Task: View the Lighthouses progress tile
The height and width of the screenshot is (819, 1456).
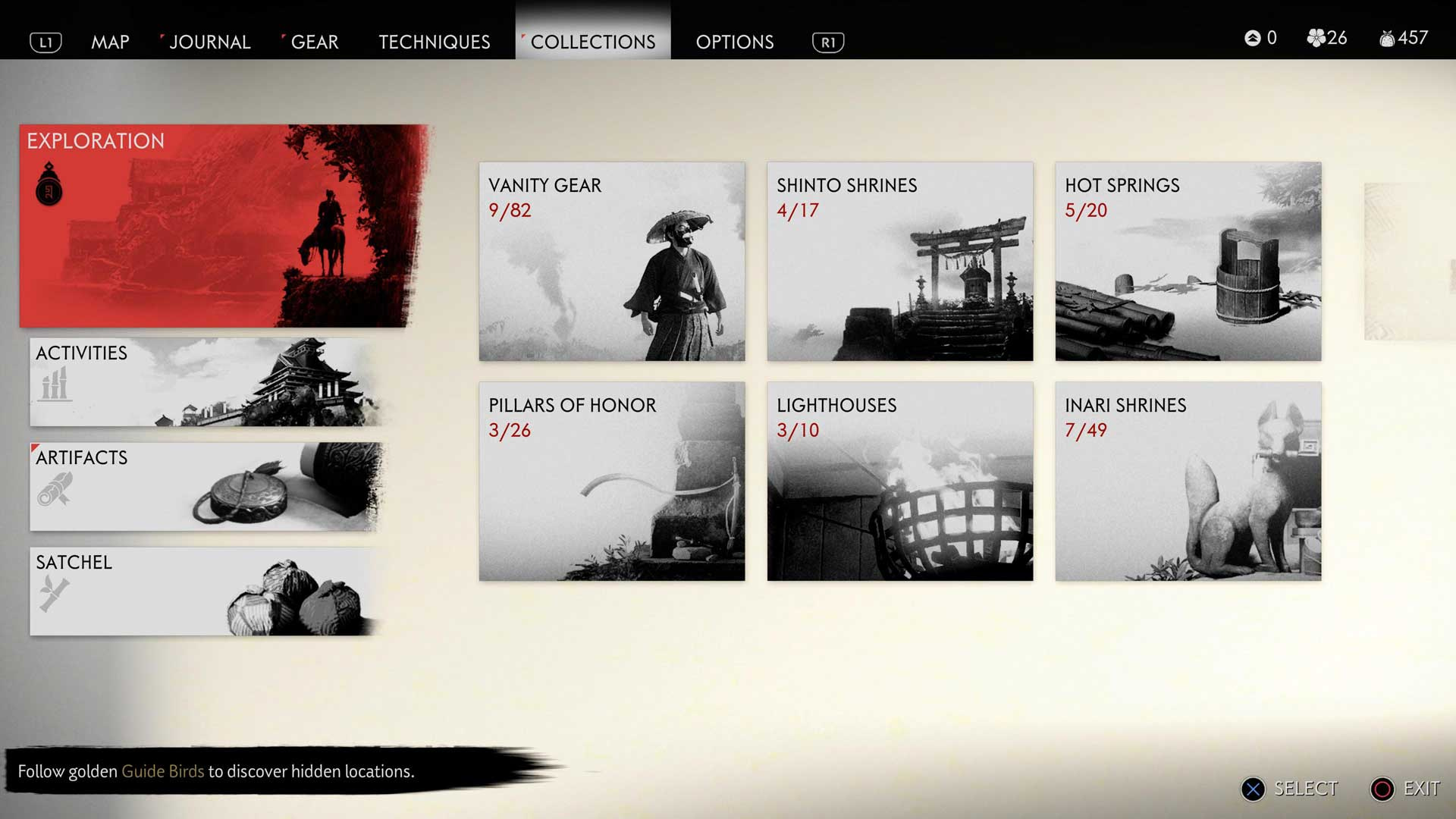Action: pyautogui.click(x=899, y=482)
